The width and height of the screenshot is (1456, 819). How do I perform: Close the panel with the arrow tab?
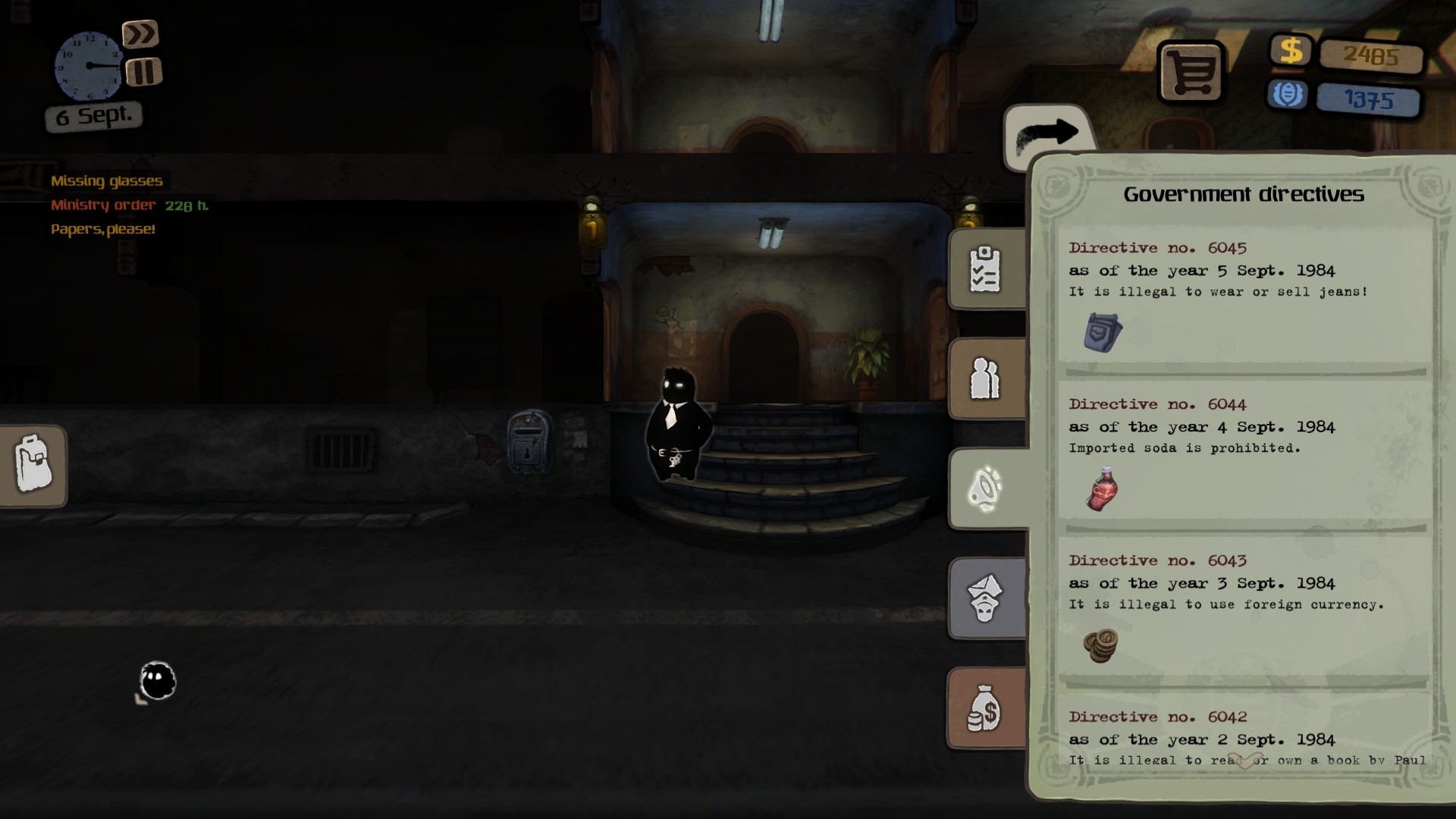tap(1047, 135)
